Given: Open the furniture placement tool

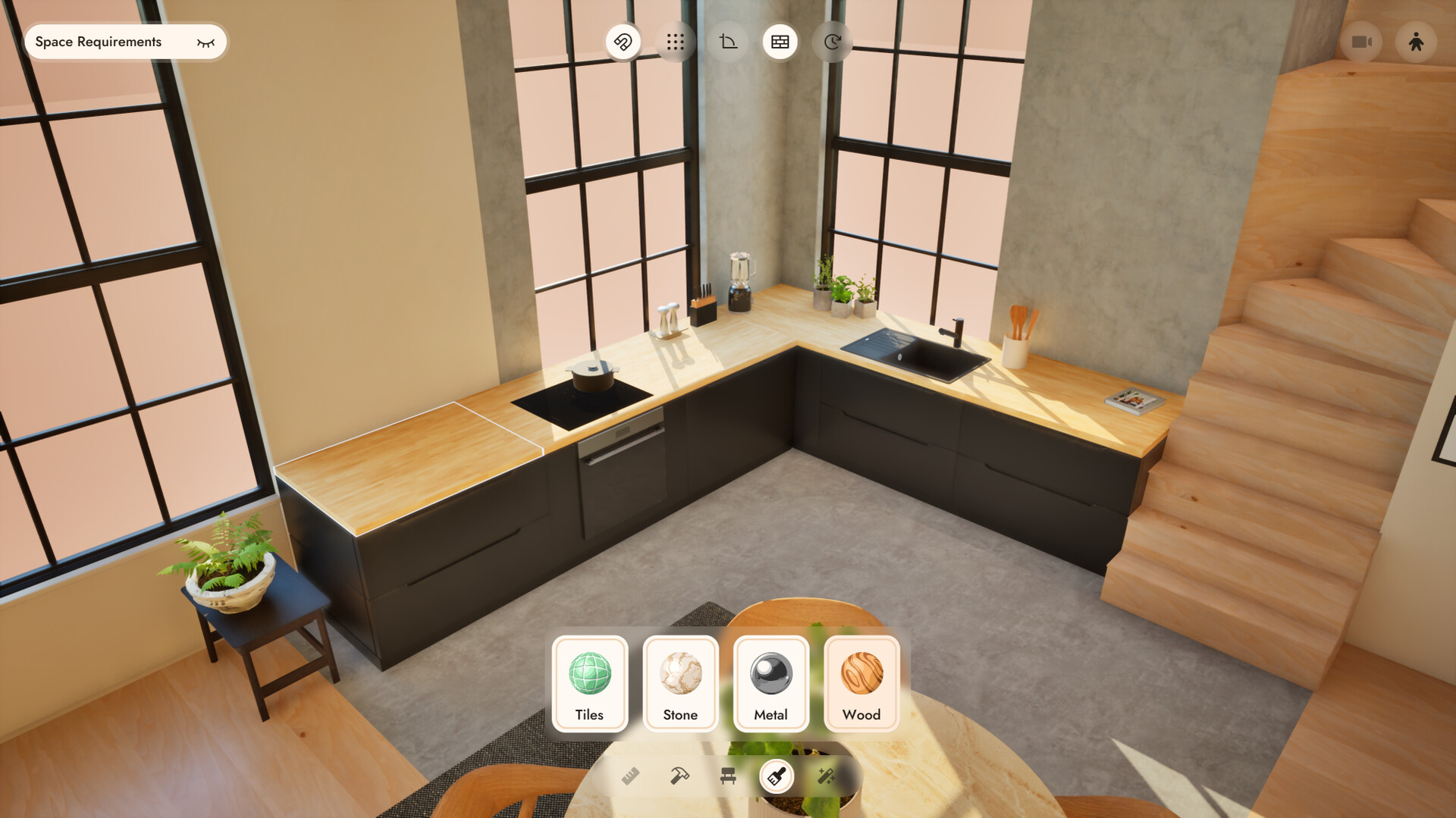Looking at the screenshot, I should pos(728,776).
